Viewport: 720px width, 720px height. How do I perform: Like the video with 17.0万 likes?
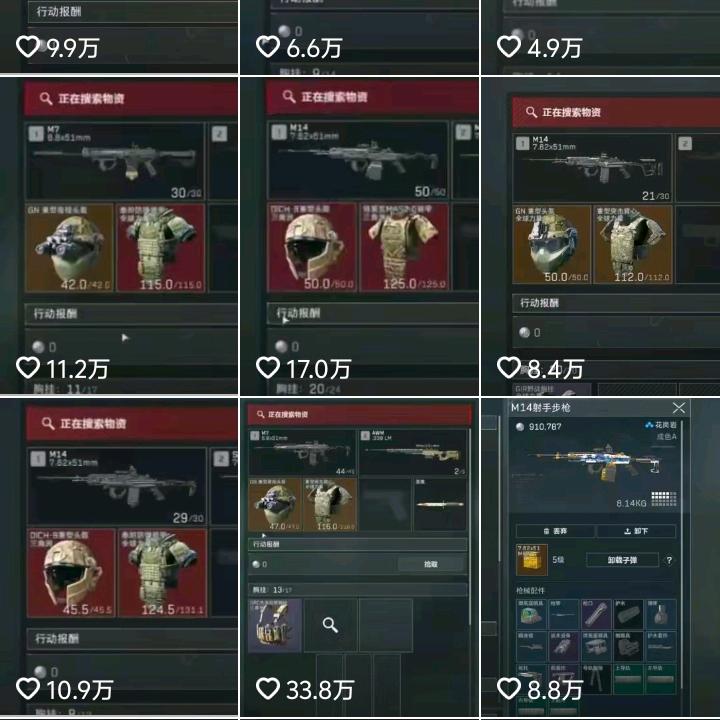point(268,367)
